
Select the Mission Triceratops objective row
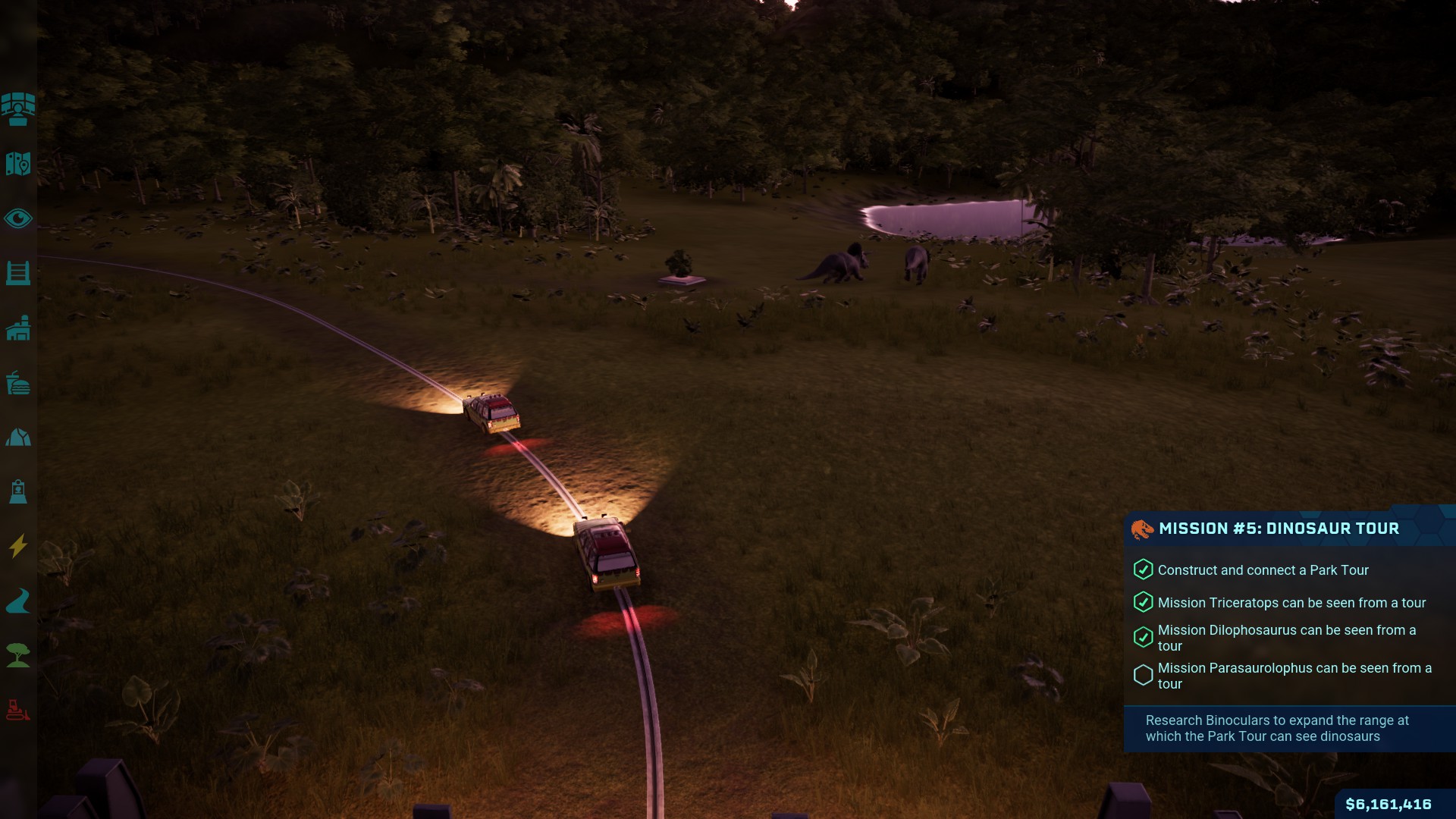[1291, 603]
